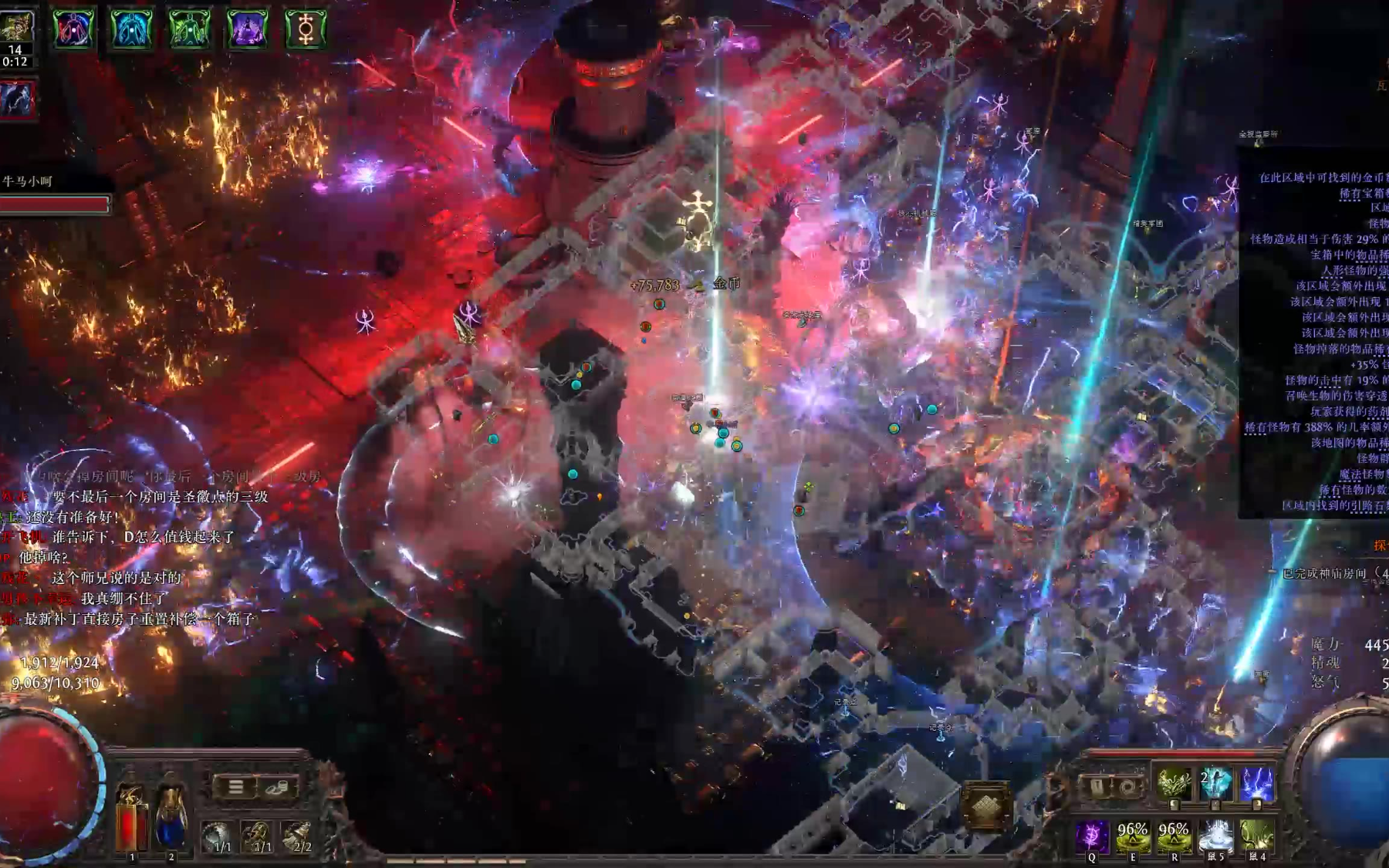
Task: Open the coin stack shop button
Action: point(277,787)
